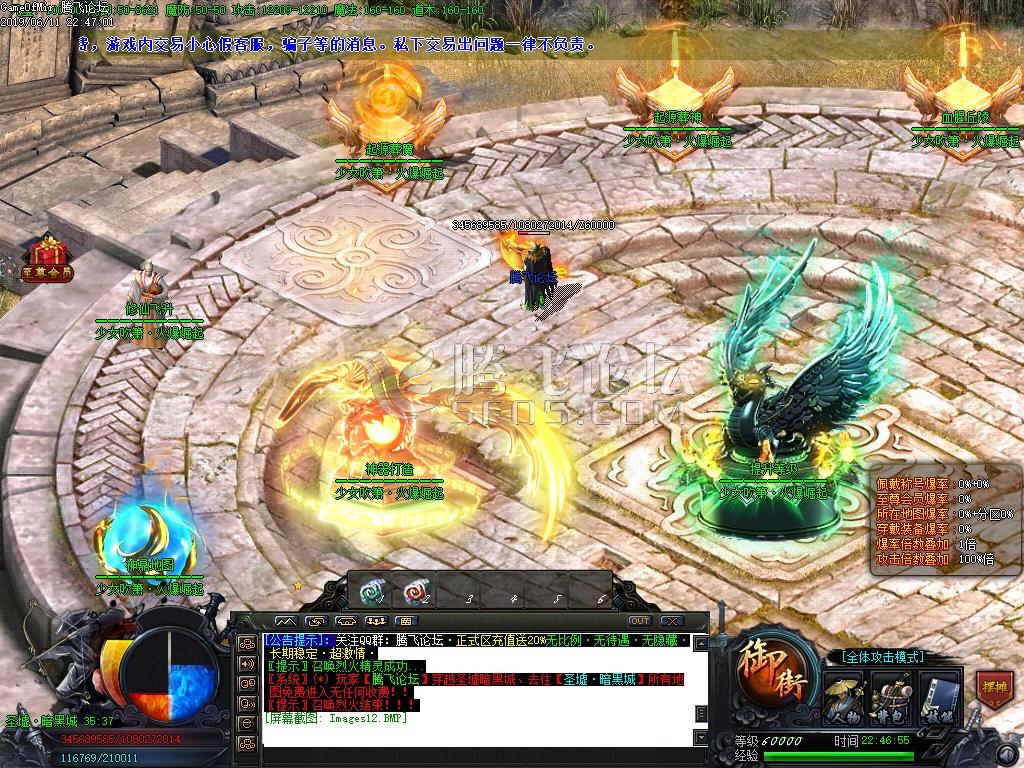Toggle the speaker chat channel button

(246, 663)
